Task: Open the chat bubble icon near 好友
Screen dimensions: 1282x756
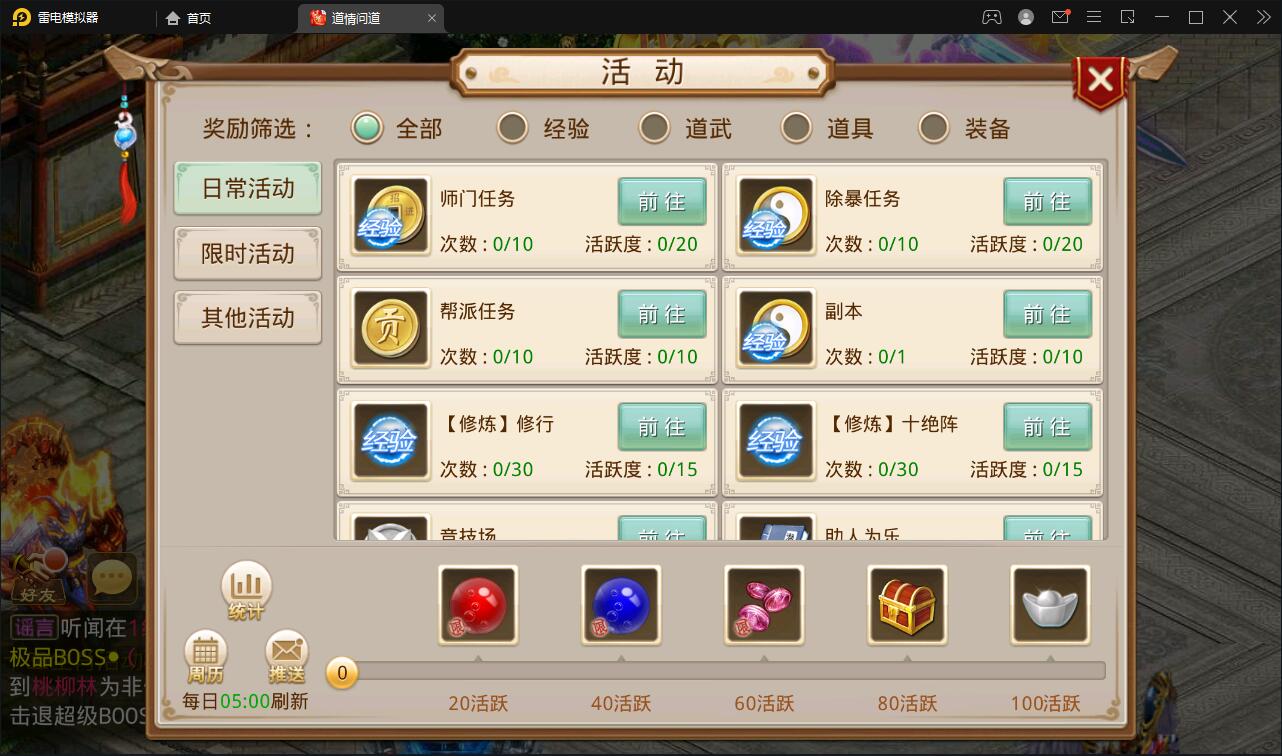Action: [111, 578]
